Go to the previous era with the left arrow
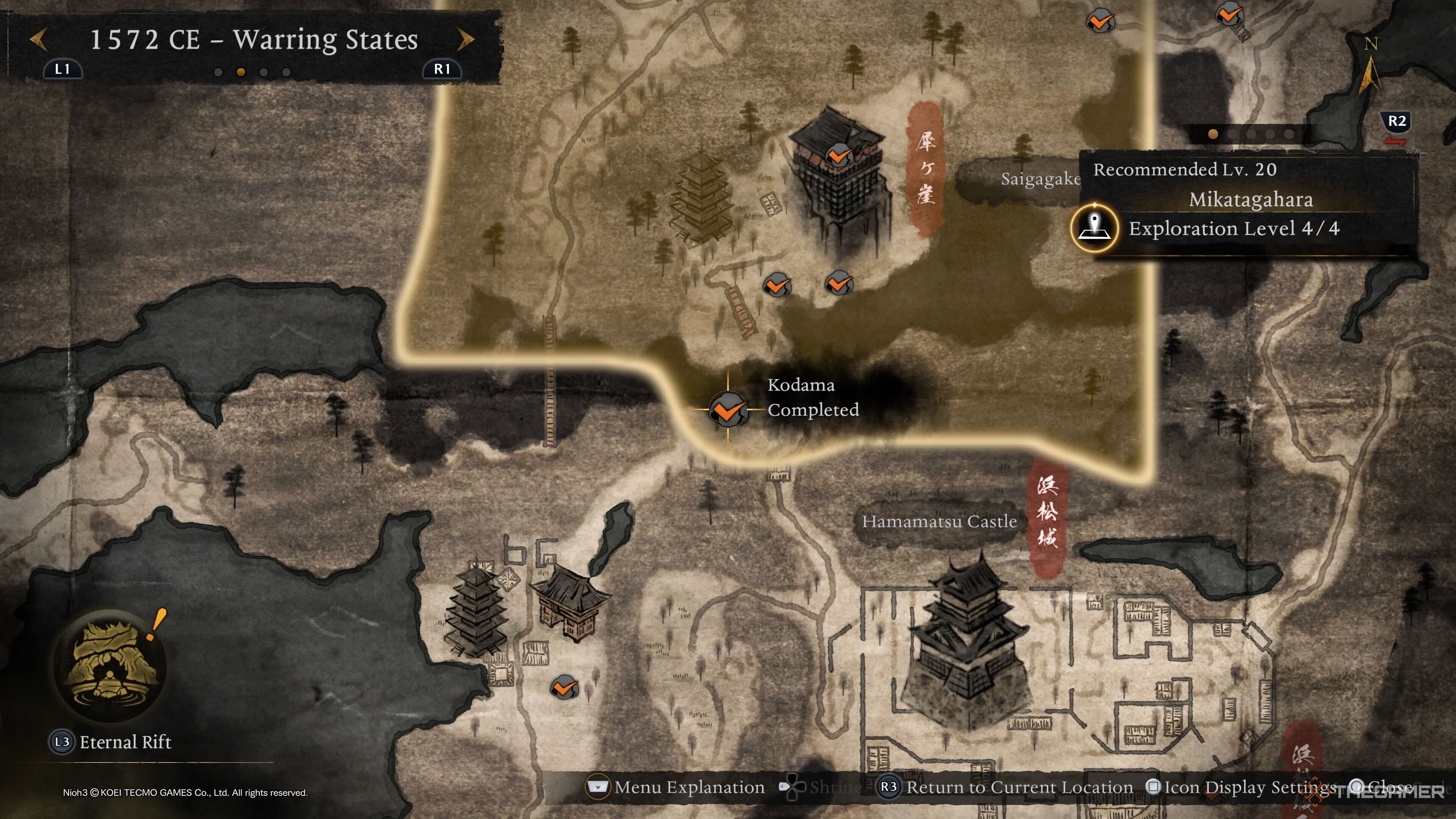This screenshot has width=1456, height=819. [x=38, y=39]
